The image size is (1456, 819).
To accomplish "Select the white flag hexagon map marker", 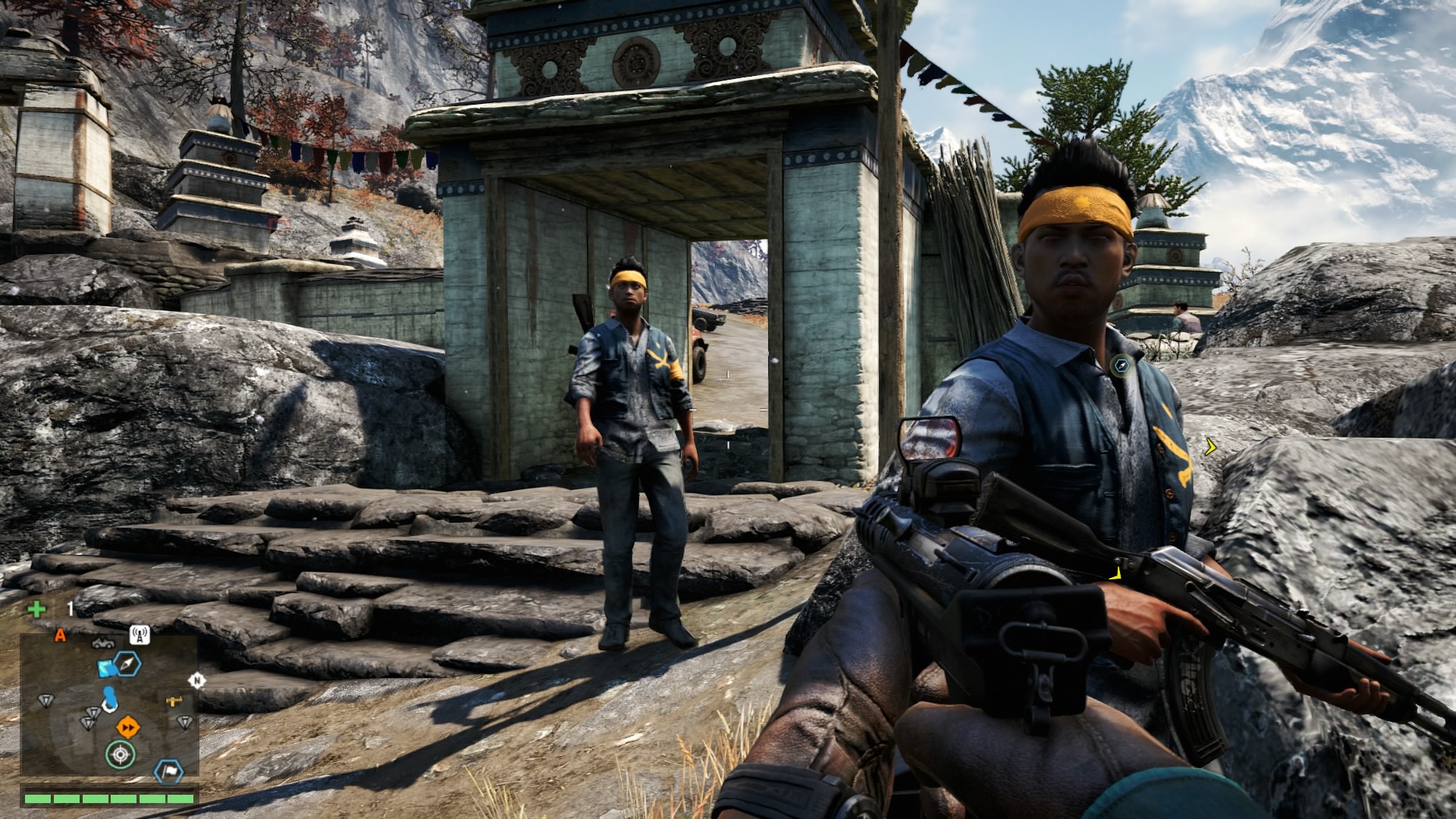I will pos(168,771).
